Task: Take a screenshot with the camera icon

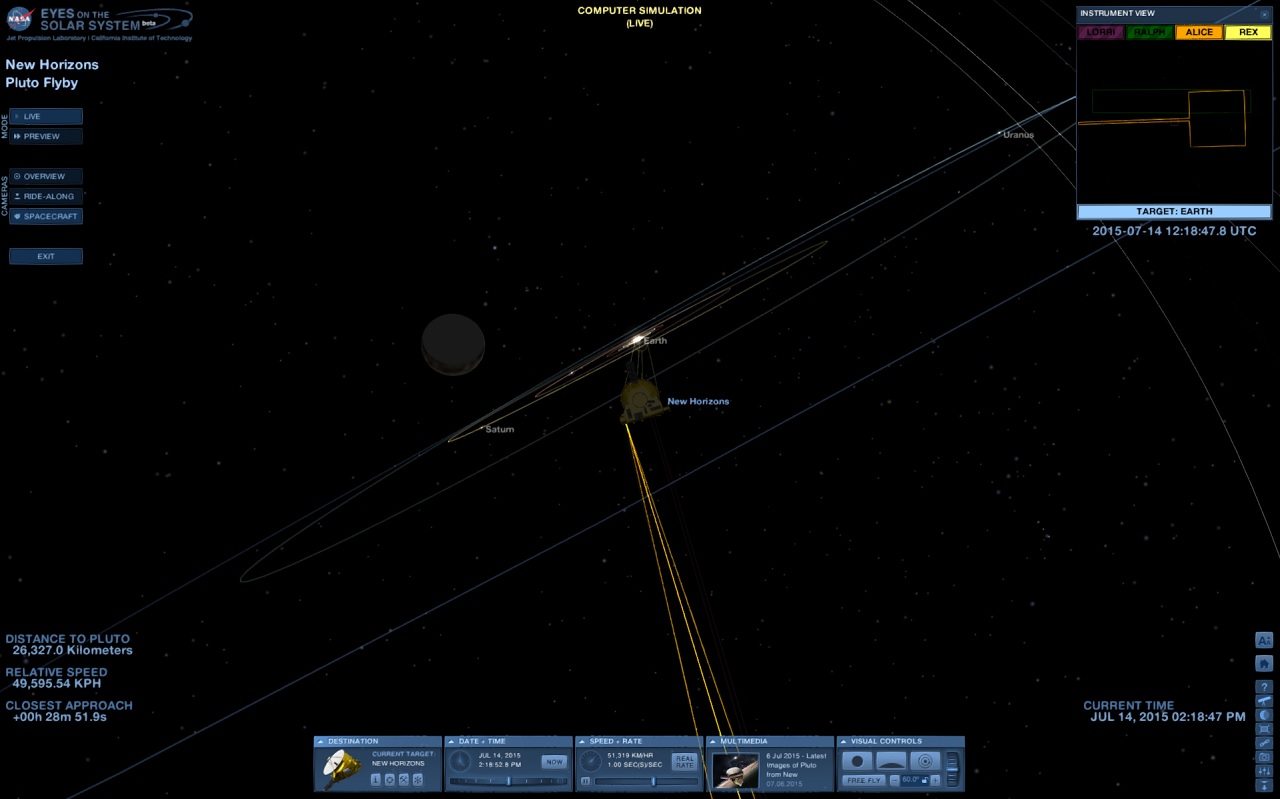Action: click(x=1264, y=757)
